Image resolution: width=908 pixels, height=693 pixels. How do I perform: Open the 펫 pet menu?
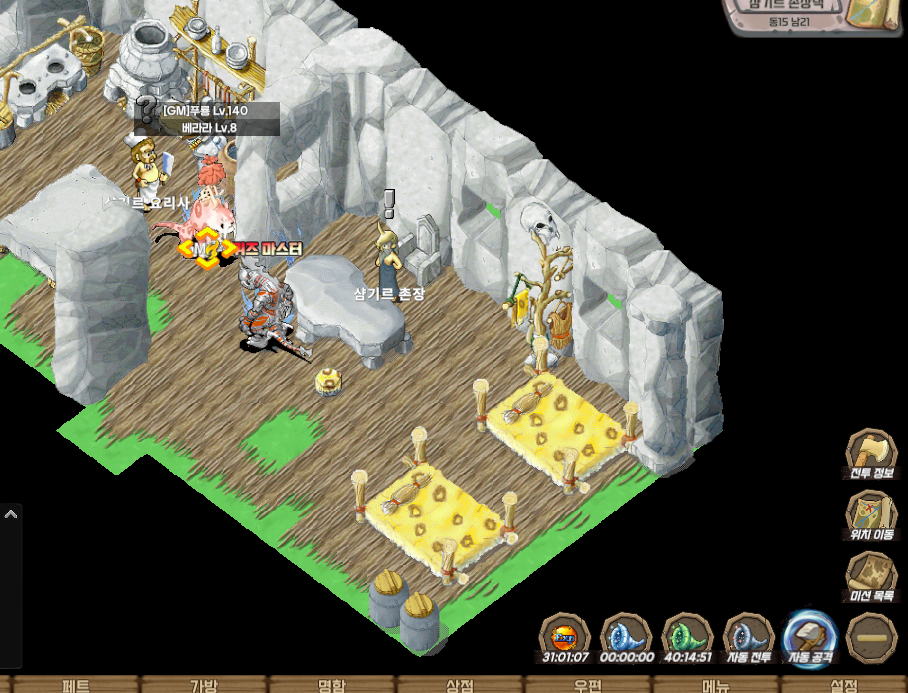click(x=76, y=686)
